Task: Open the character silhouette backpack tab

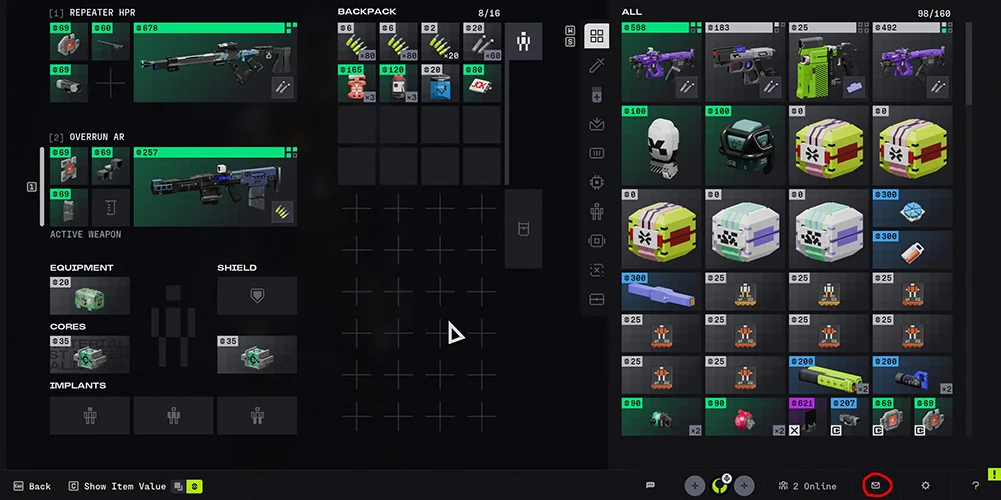Action: click(x=523, y=42)
